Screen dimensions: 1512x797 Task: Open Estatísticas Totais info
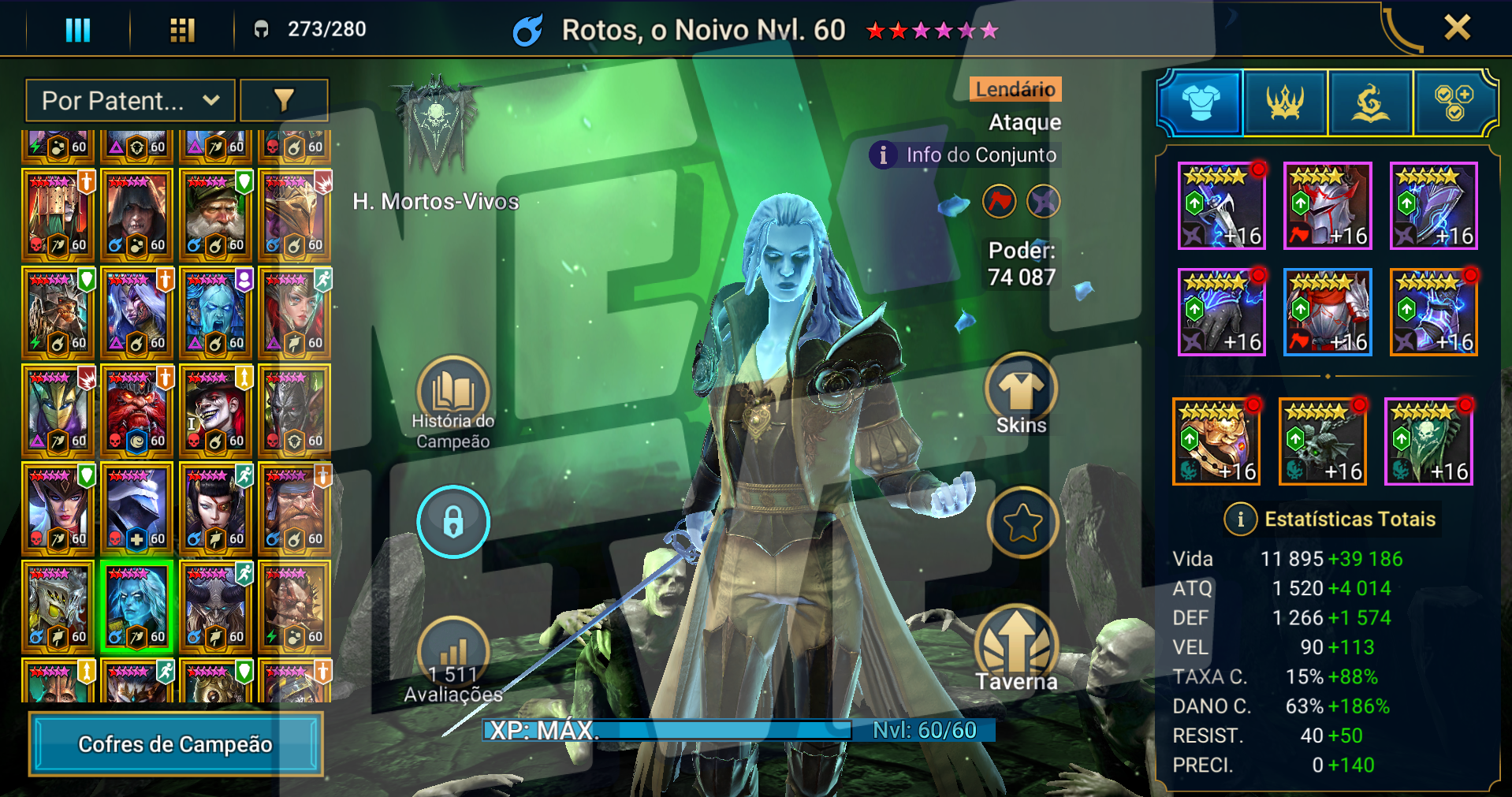coord(1241,520)
